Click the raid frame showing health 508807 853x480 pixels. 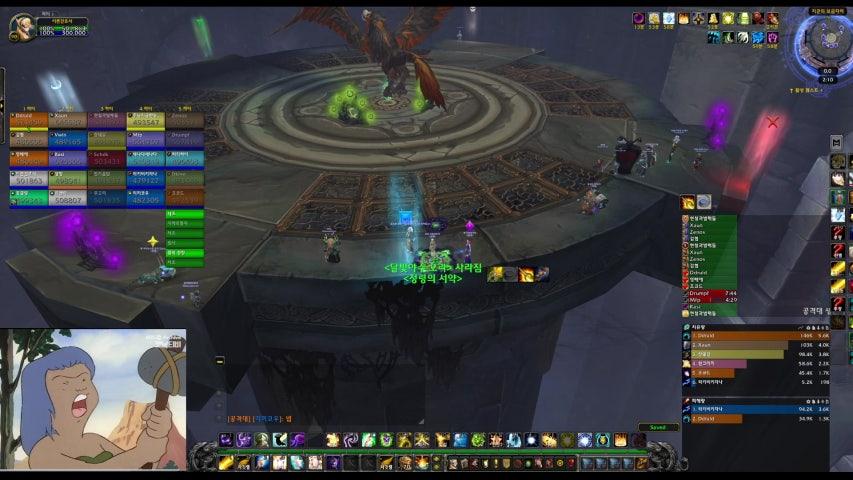65,196
